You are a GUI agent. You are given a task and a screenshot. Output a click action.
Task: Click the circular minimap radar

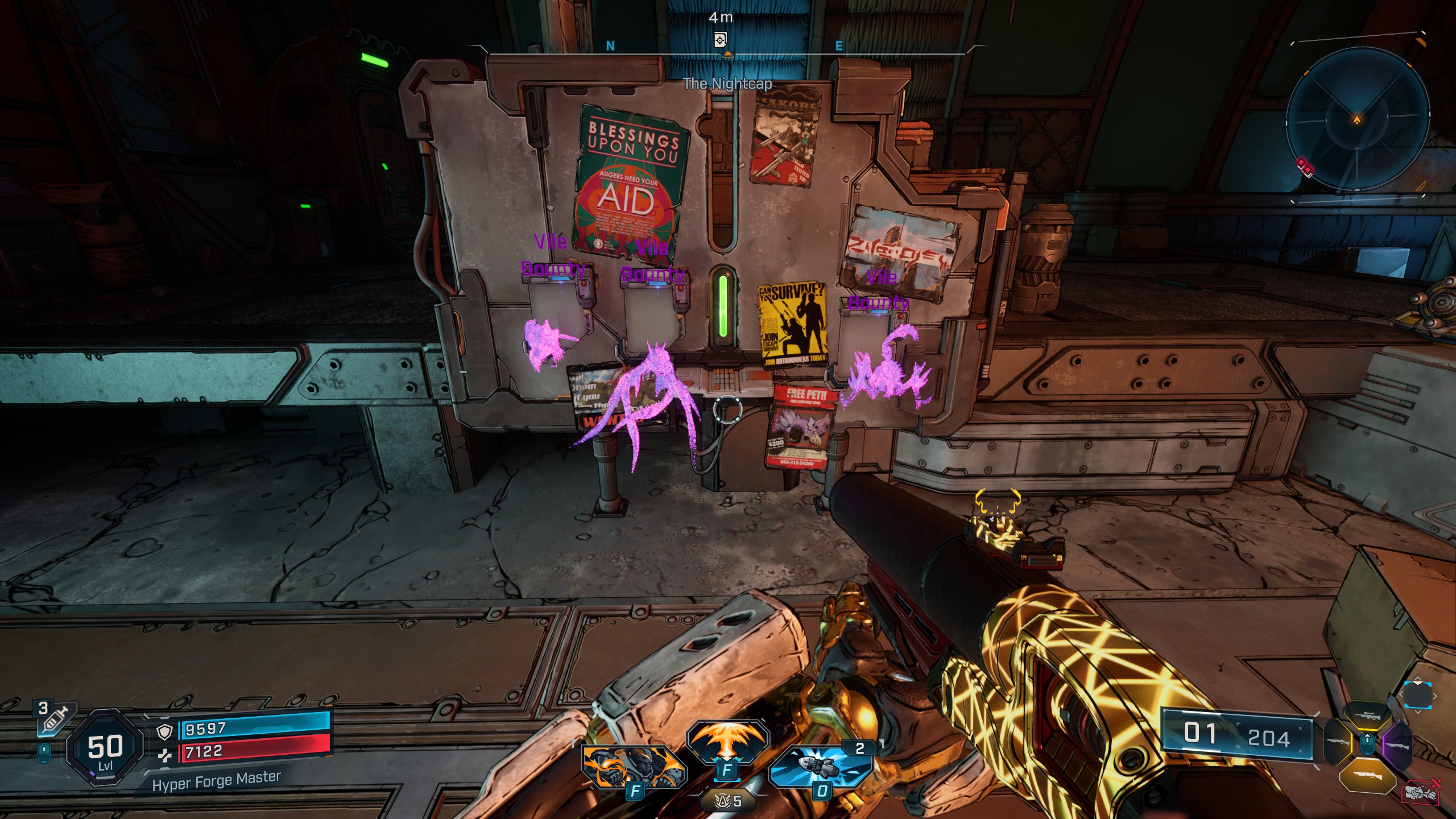click(1358, 119)
